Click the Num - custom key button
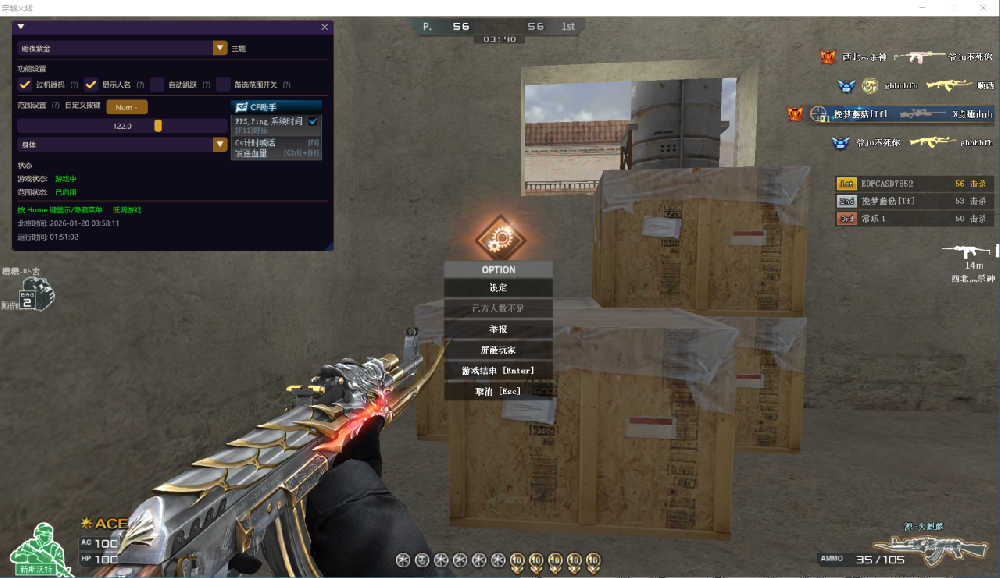Screen dimensions: 1000x578 click(x=126, y=106)
